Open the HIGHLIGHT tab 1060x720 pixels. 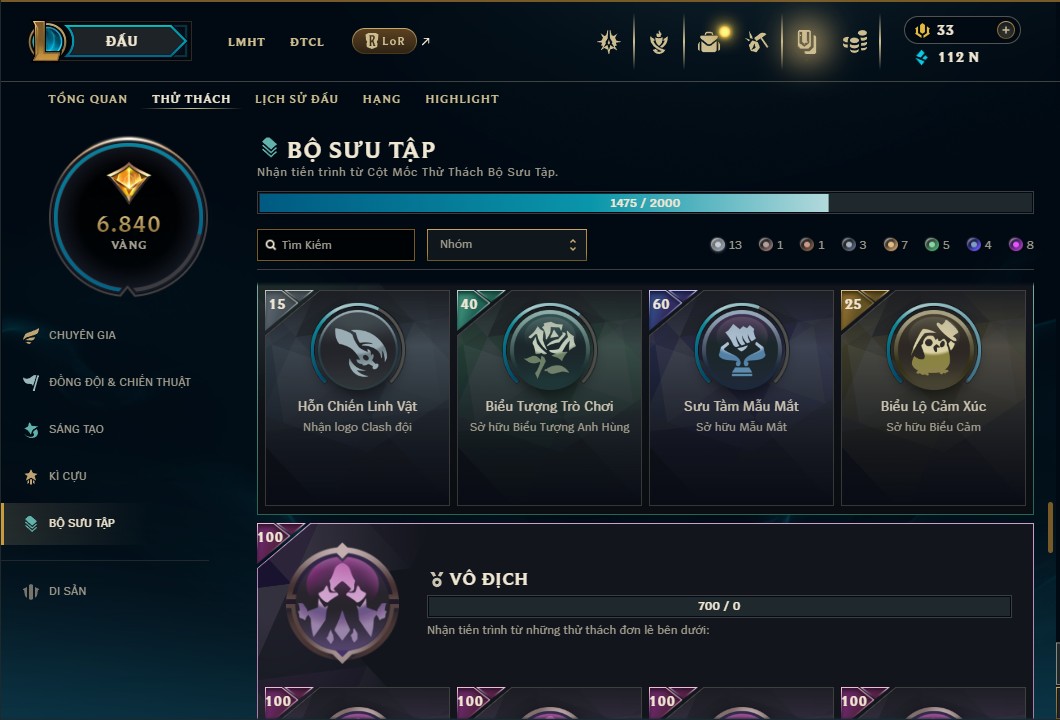[462, 99]
